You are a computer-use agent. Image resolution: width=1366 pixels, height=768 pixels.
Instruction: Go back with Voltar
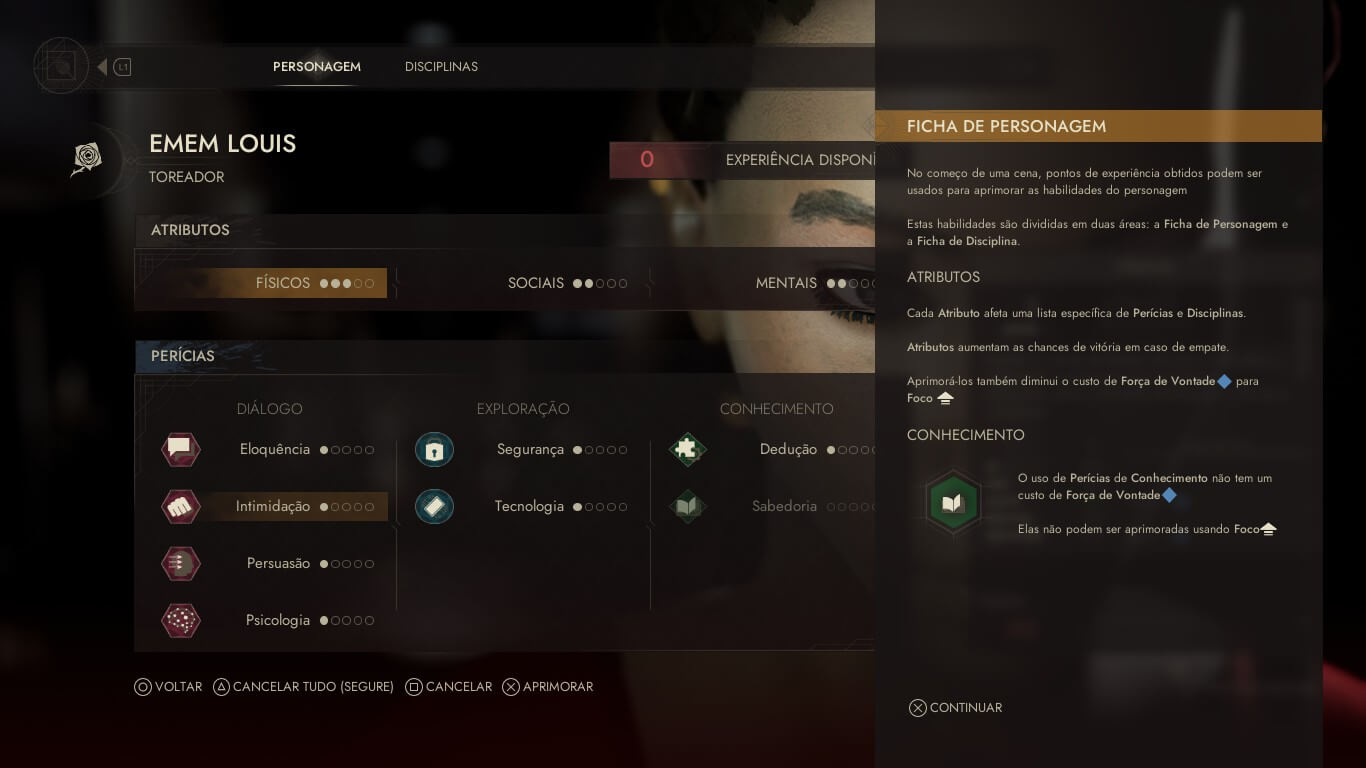pos(168,687)
